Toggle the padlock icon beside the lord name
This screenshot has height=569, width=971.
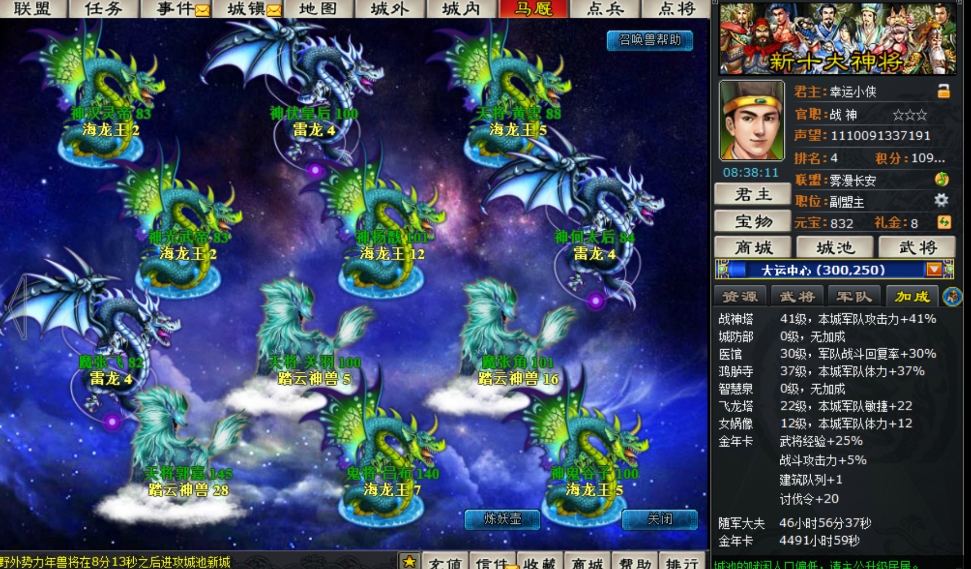click(x=943, y=91)
